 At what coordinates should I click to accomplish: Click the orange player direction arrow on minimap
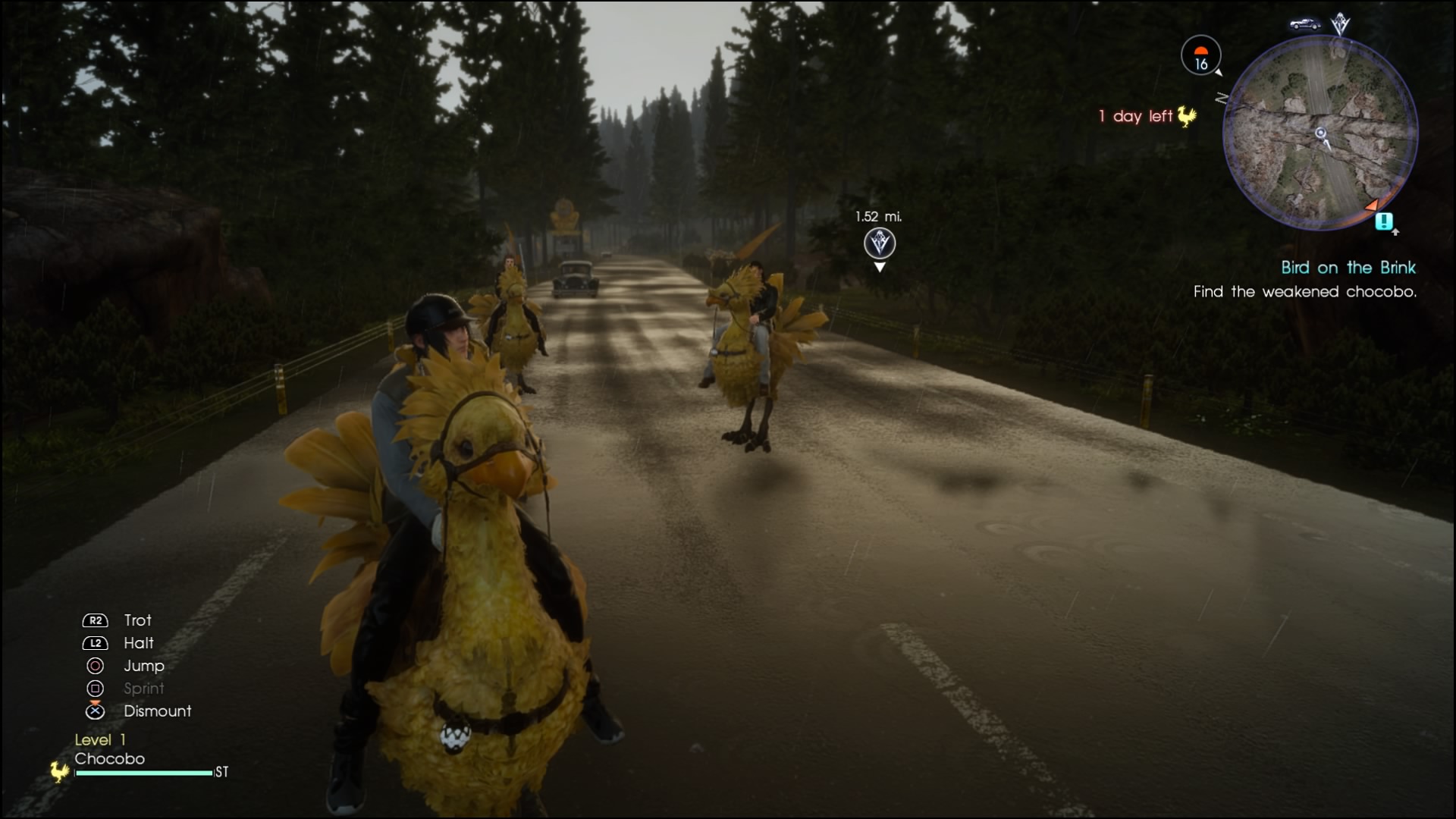(1371, 204)
